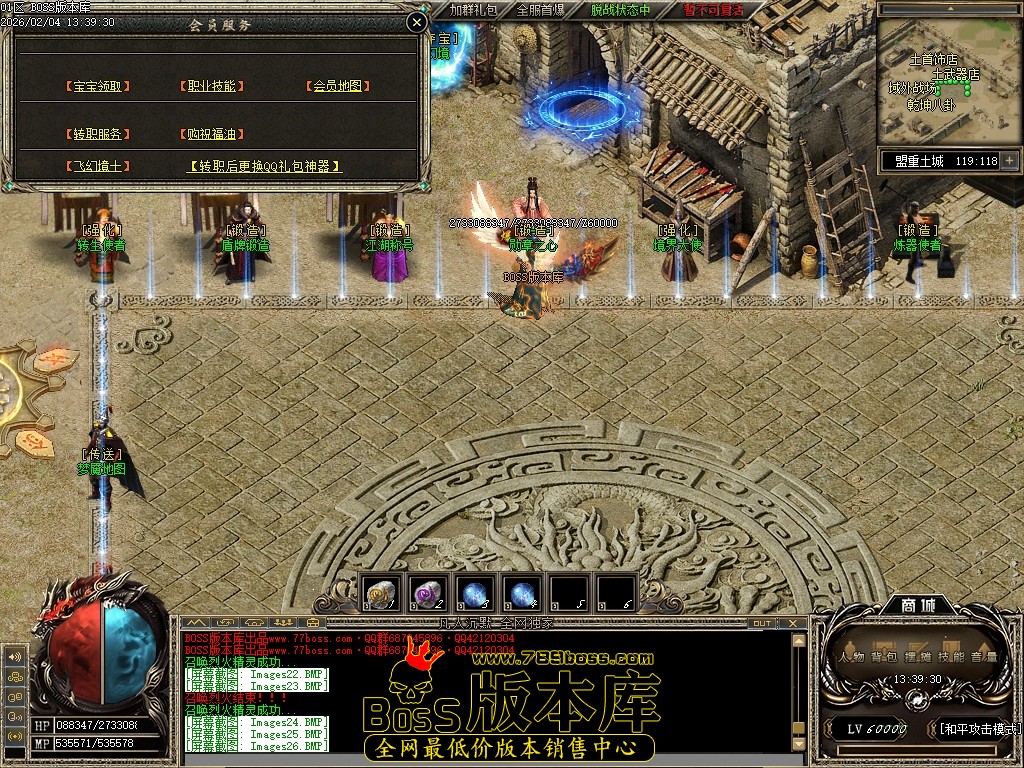Open the 人物 character sheet
The width and height of the screenshot is (1024, 768).
pos(852,657)
